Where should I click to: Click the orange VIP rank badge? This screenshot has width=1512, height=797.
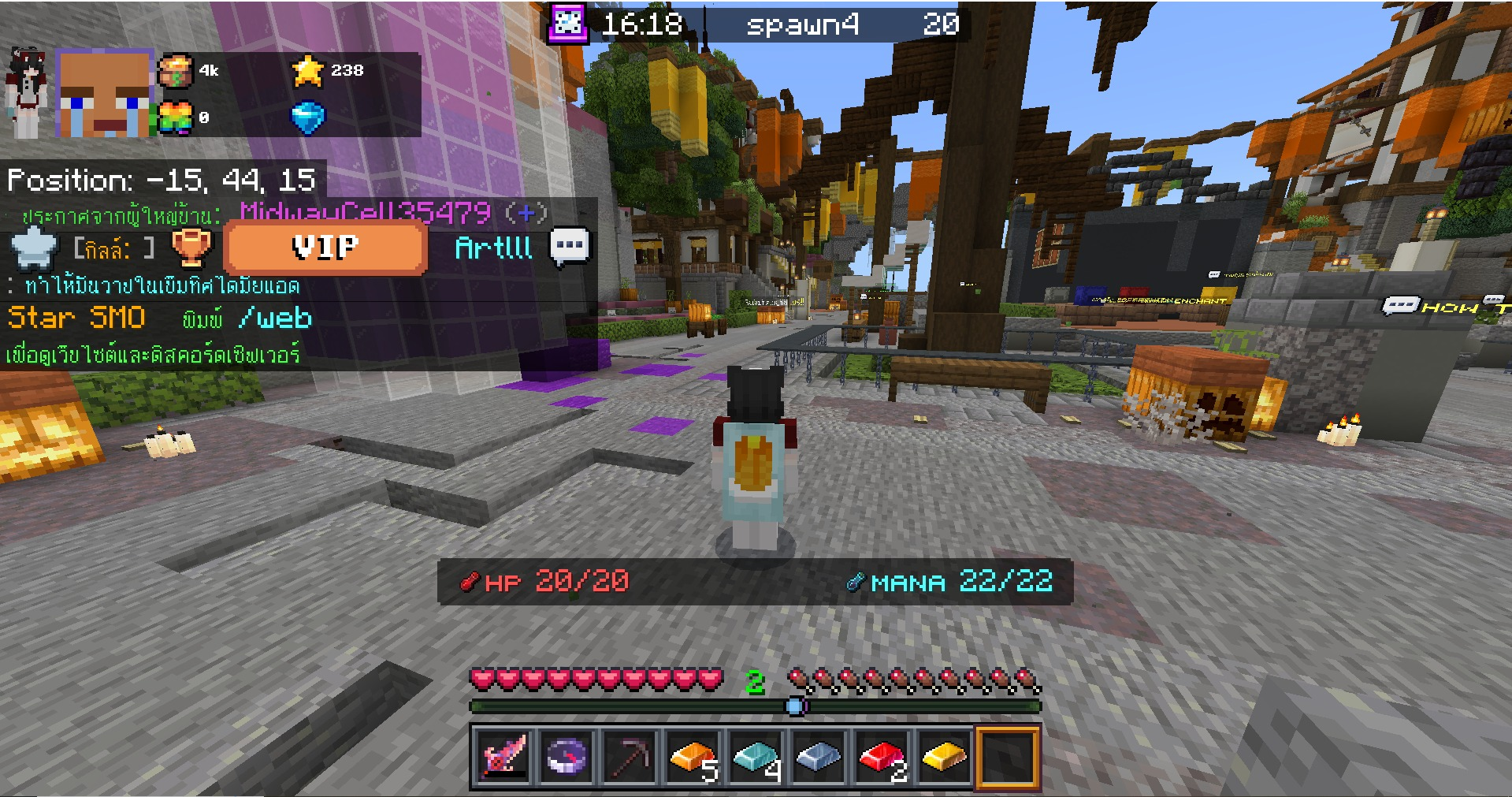coord(325,248)
